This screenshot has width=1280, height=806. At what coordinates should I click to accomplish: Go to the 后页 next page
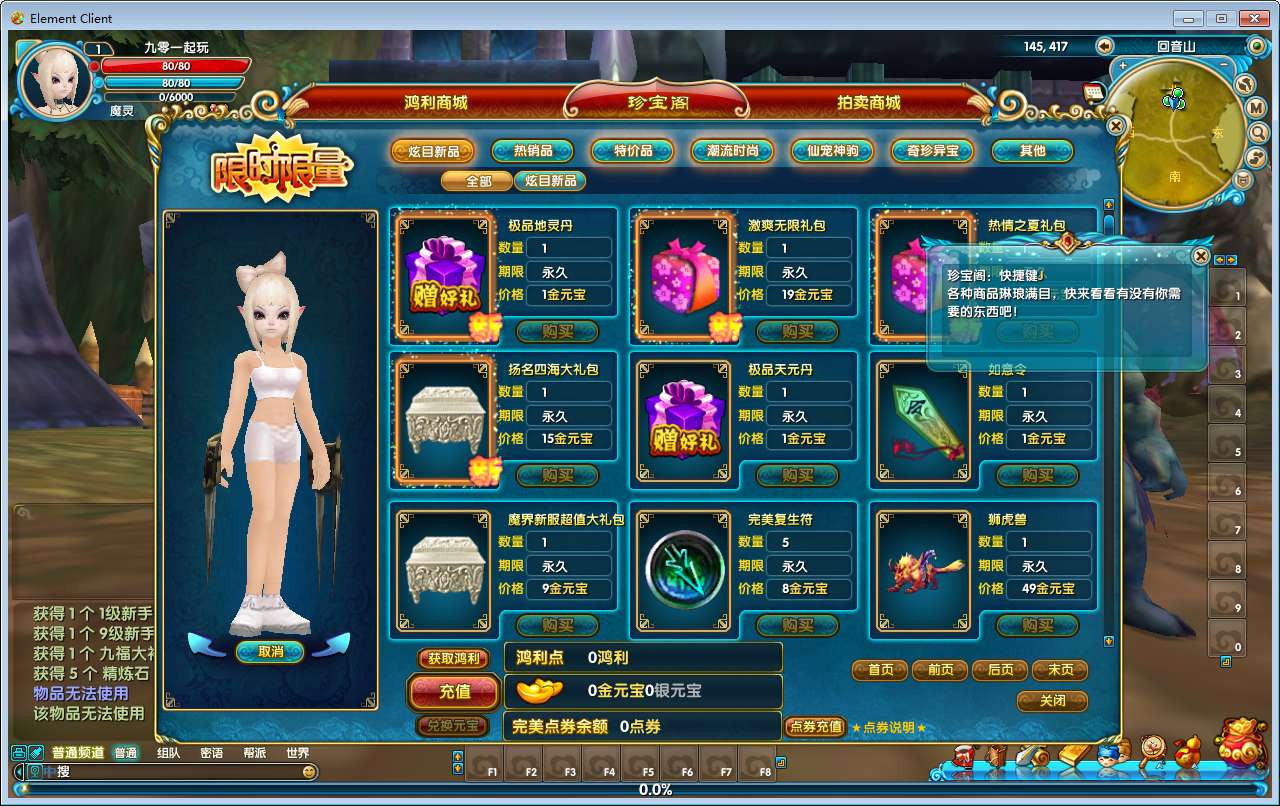coord(1000,670)
